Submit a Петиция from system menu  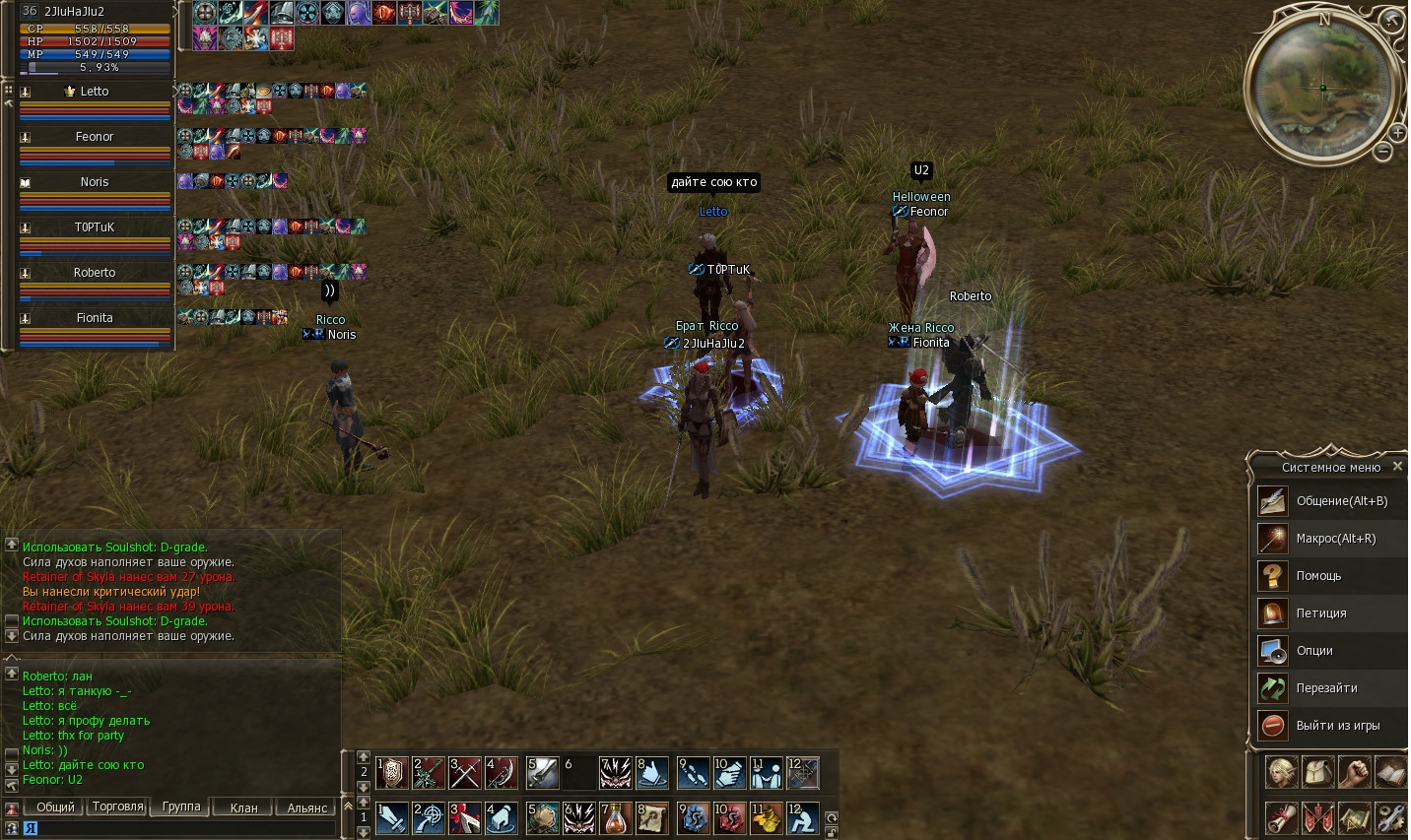coord(1320,614)
